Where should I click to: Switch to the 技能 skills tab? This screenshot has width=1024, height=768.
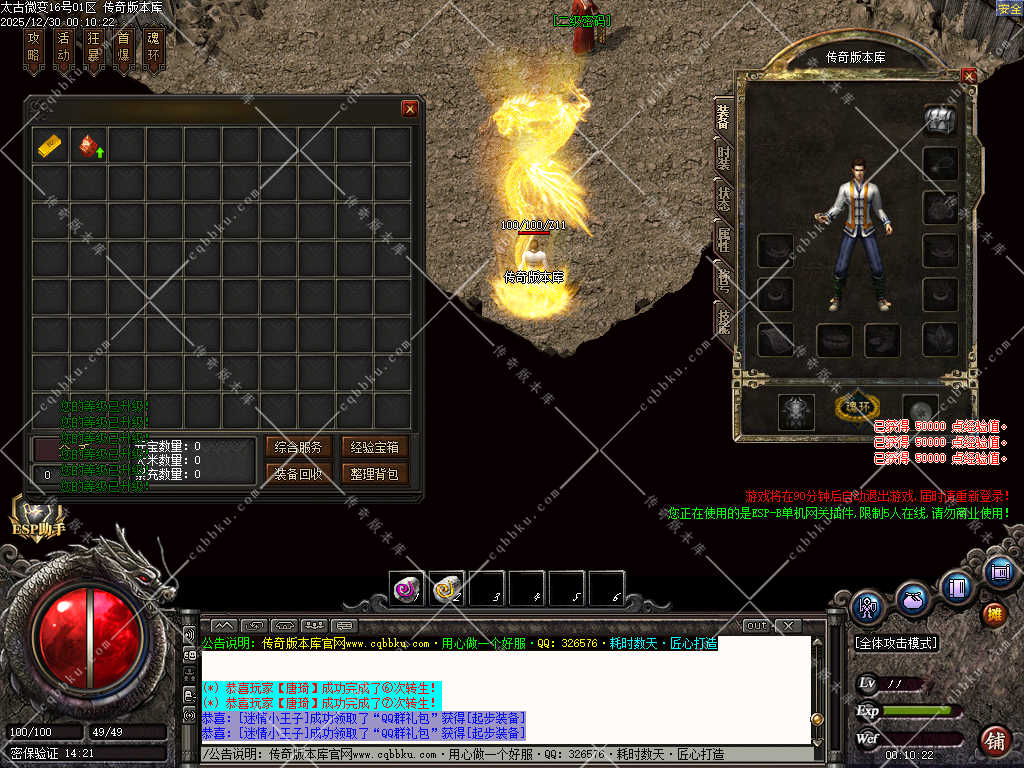(x=723, y=318)
